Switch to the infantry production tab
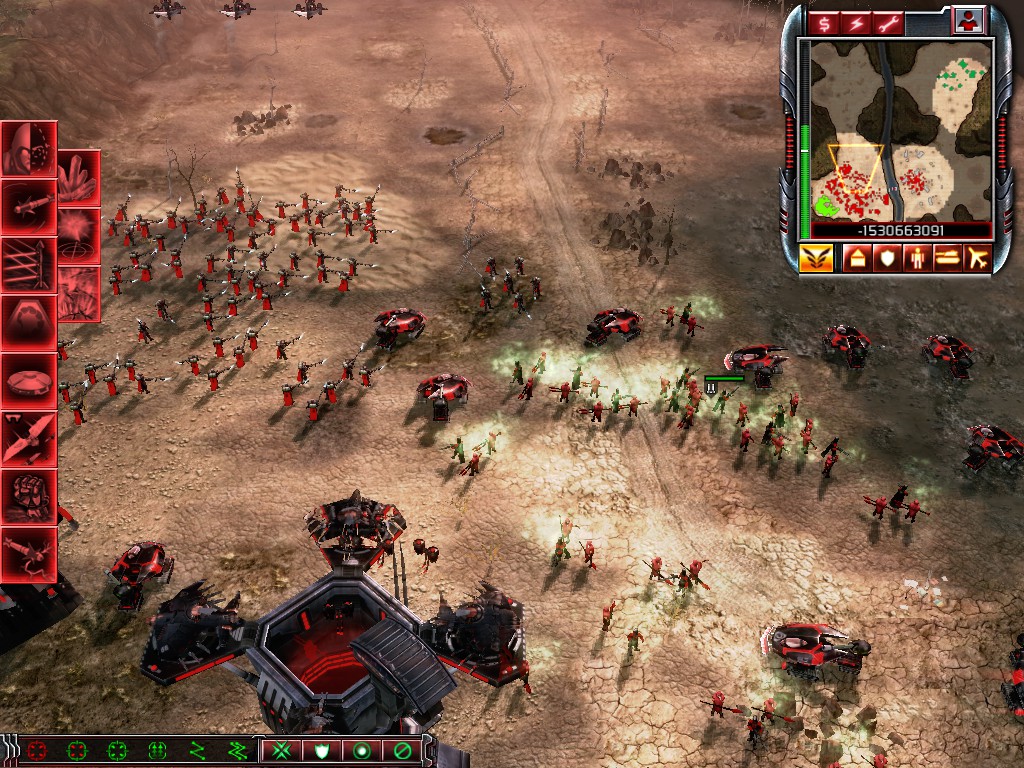This screenshot has width=1024, height=768. (x=916, y=258)
